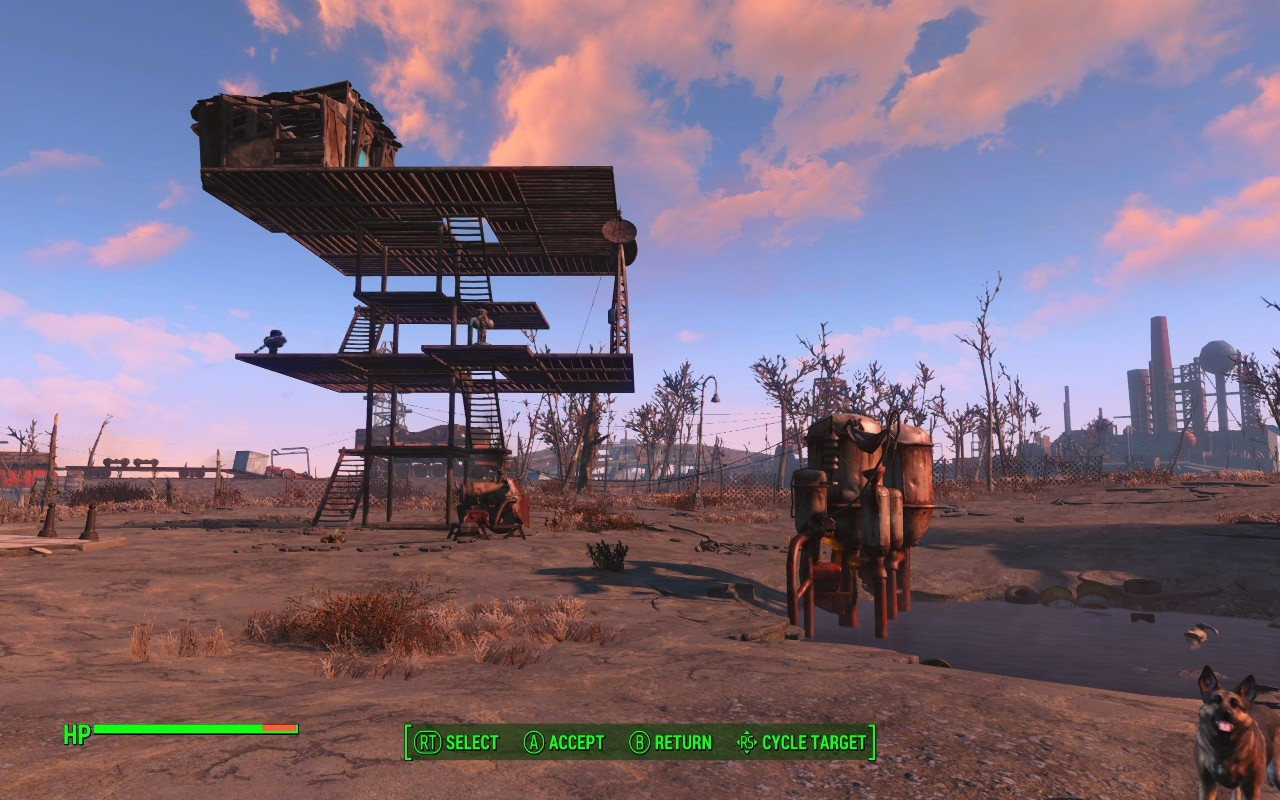Click the CYCLE TARGET command text

pyautogui.click(x=812, y=743)
